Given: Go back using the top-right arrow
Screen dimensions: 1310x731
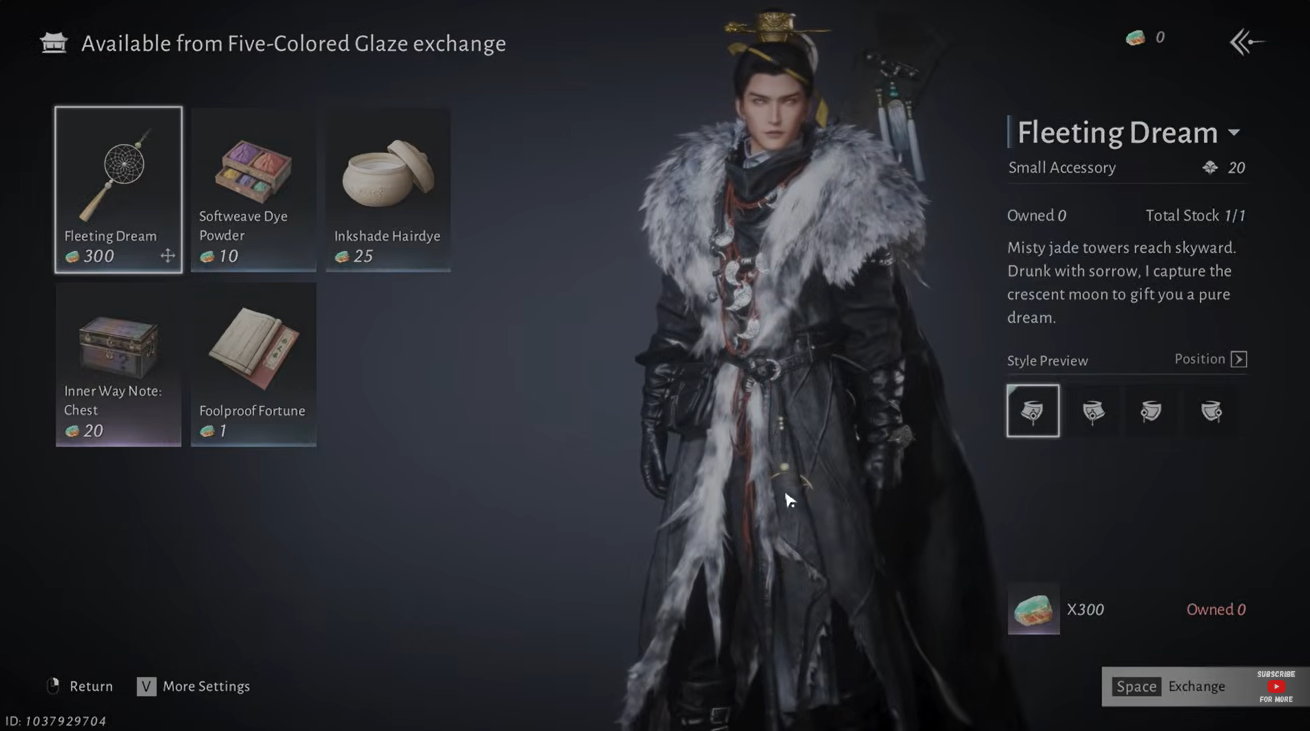Looking at the screenshot, I should click(1246, 42).
